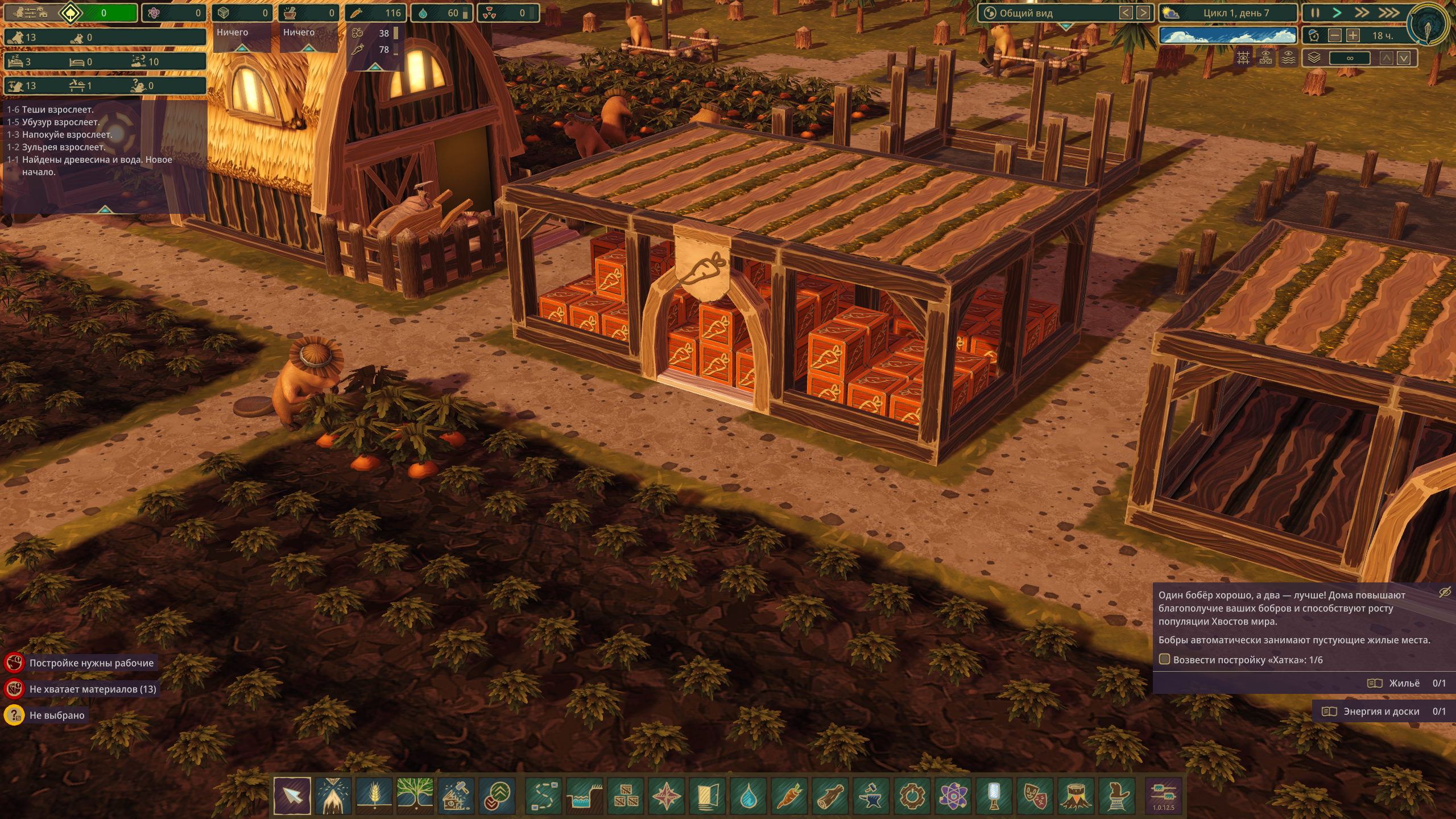Set game speed to triple fast-forward
The height and width of the screenshot is (819, 1456).
(1389, 13)
